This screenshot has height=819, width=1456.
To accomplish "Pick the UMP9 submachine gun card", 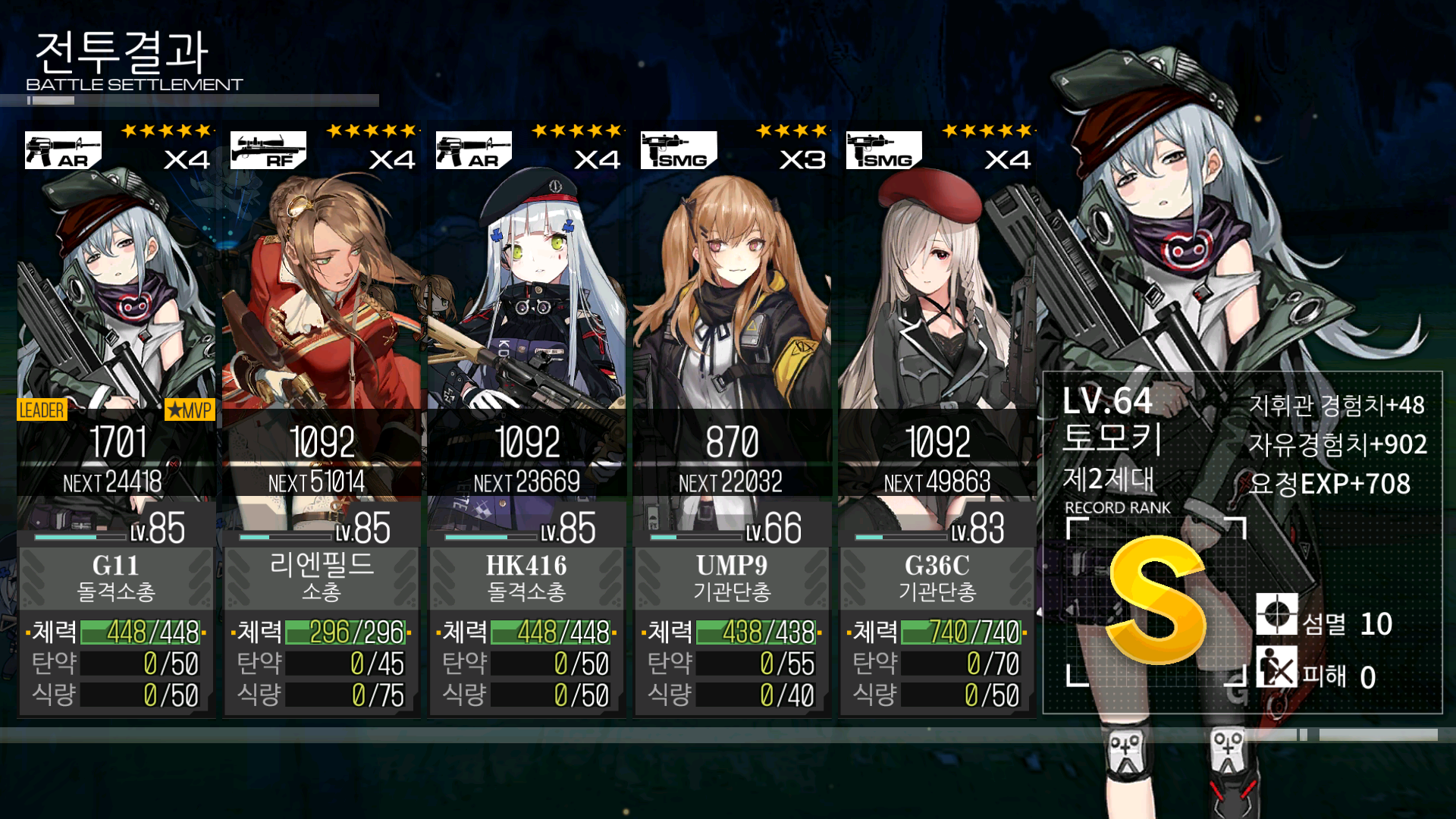I will 732,421.
